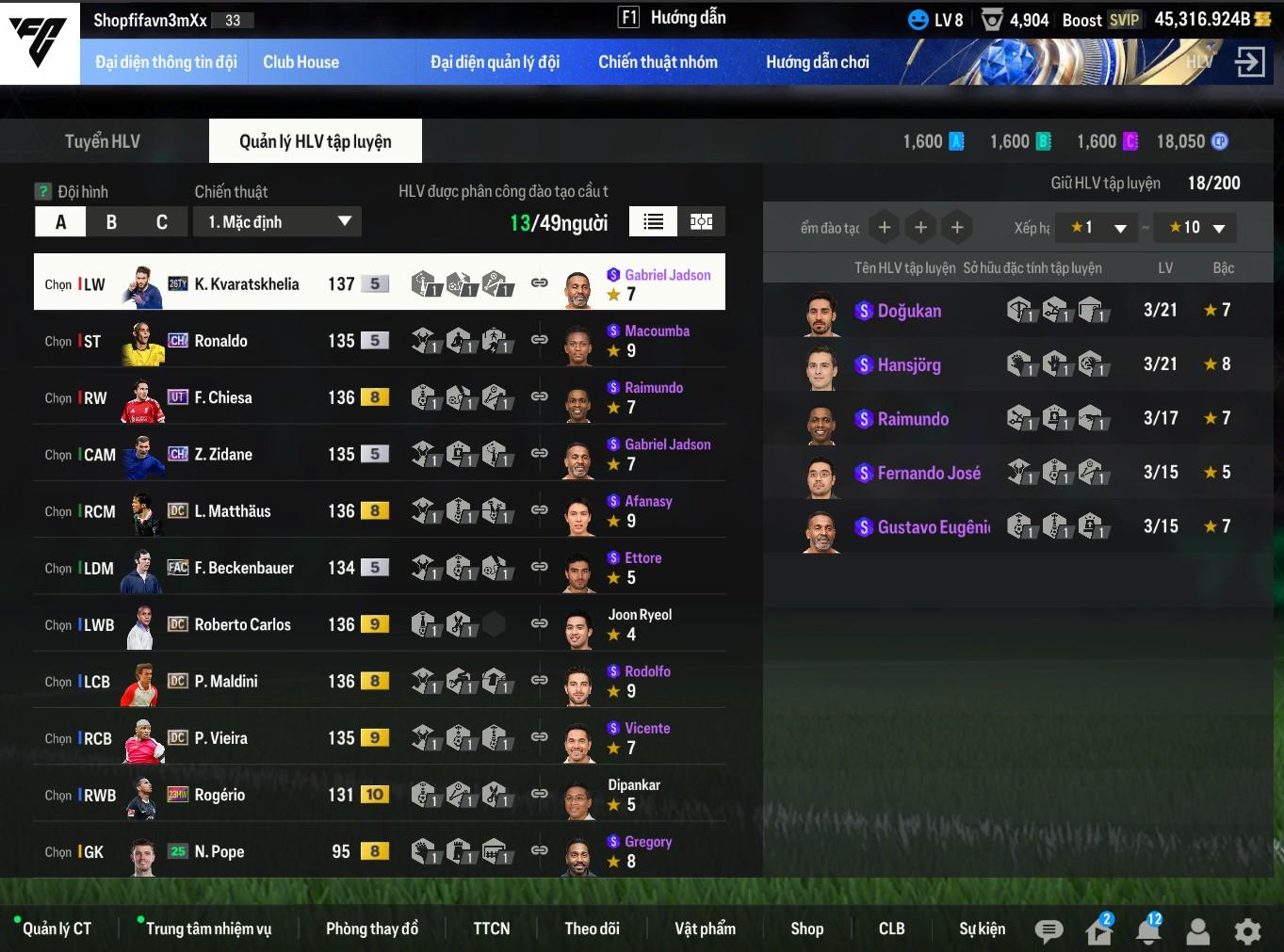Image resolution: width=1284 pixels, height=952 pixels.
Task: Switch to the Tuyển HLV tab
Action: pos(103,141)
